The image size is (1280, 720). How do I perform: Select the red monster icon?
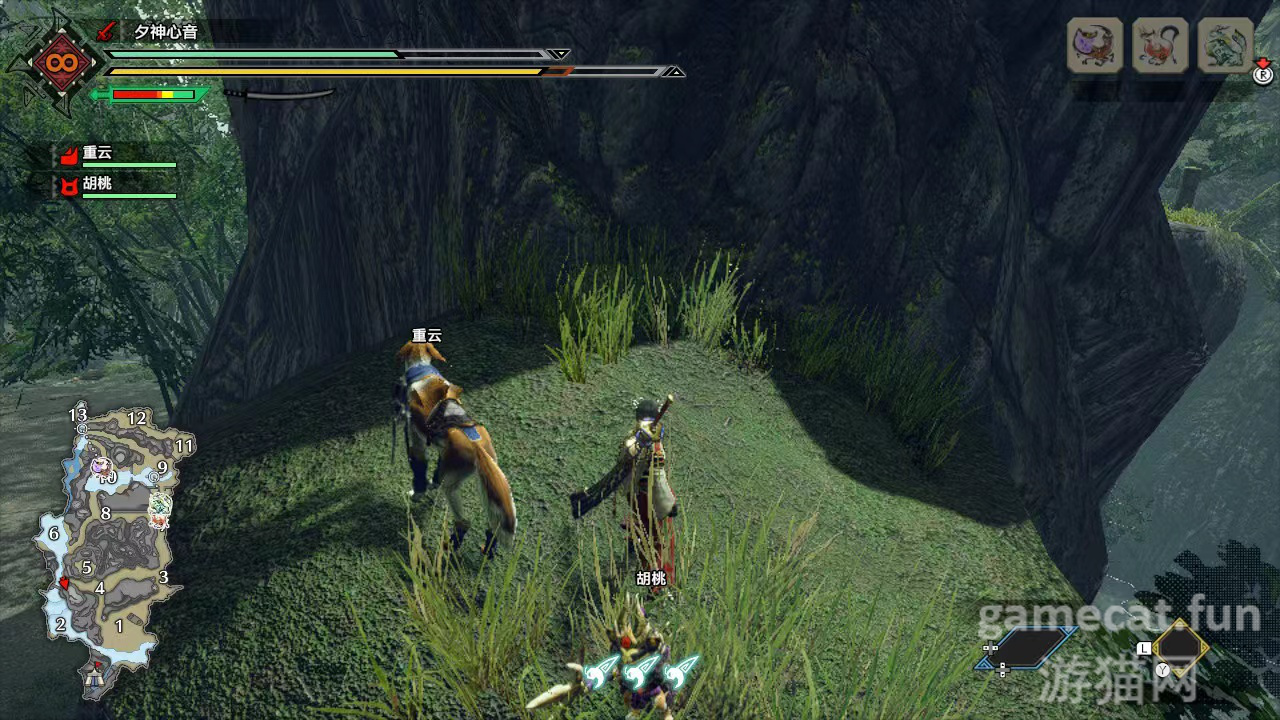coord(1159,45)
